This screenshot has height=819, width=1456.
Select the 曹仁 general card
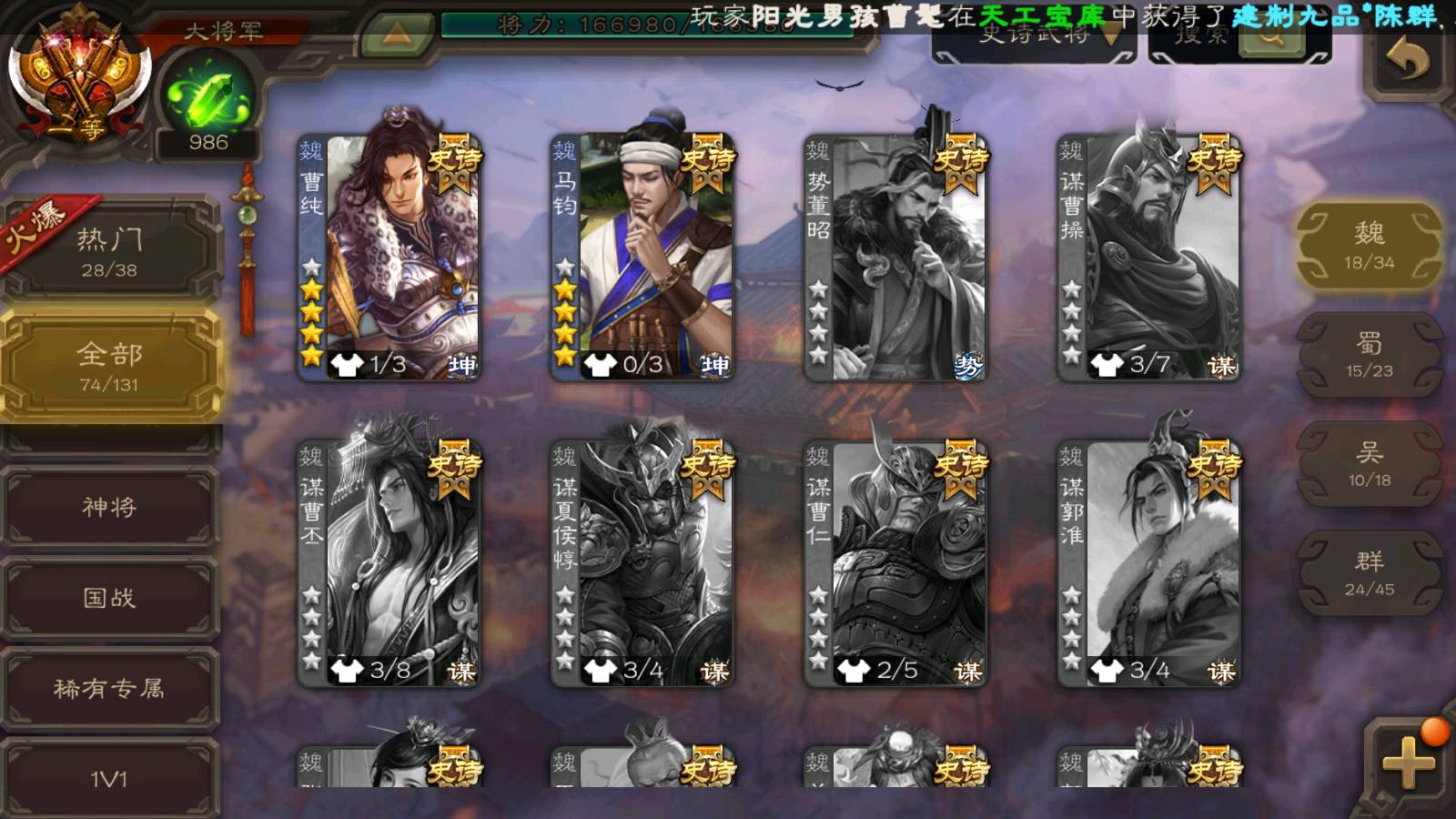[895, 562]
